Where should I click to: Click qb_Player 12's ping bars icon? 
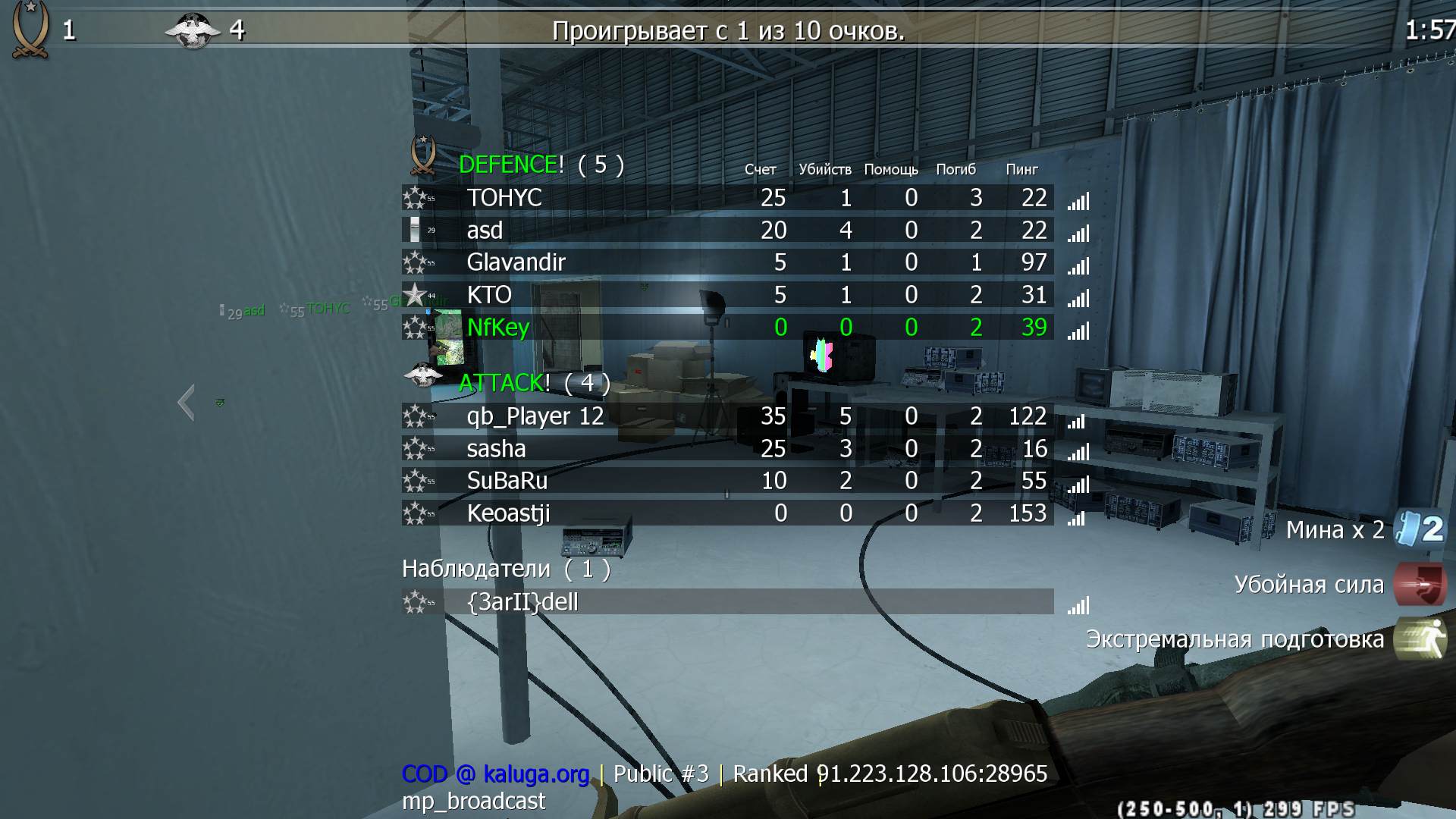coord(1075,421)
